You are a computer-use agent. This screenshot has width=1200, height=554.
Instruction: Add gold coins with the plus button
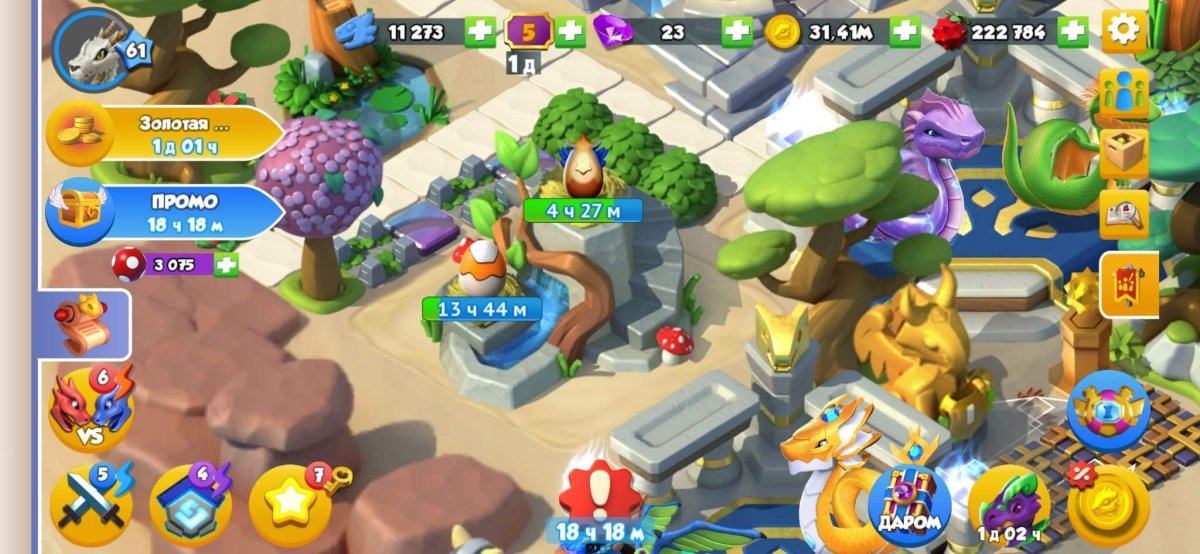pyautogui.click(x=905, y=32)
